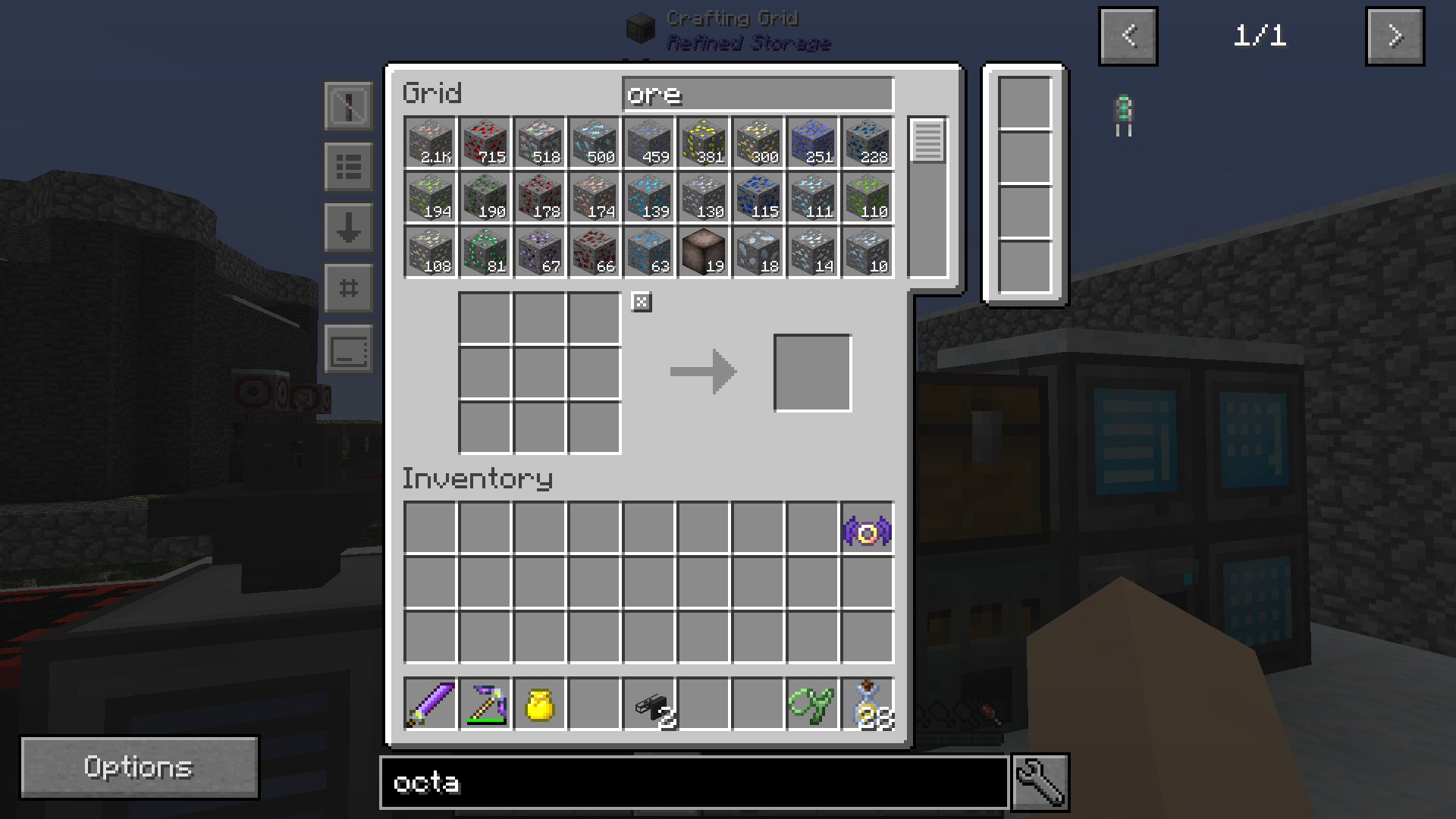Viewport: 1456px width, 819px height.
Task: Toggle the sorting direction arrow button
Action: 348,227
